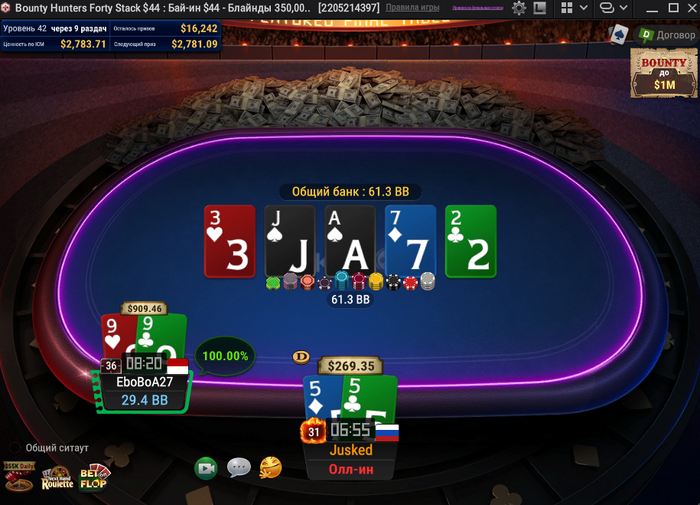The image size is (700, 505).
Task: Open the table layout grid dropdown
Action: click(573, 8)
